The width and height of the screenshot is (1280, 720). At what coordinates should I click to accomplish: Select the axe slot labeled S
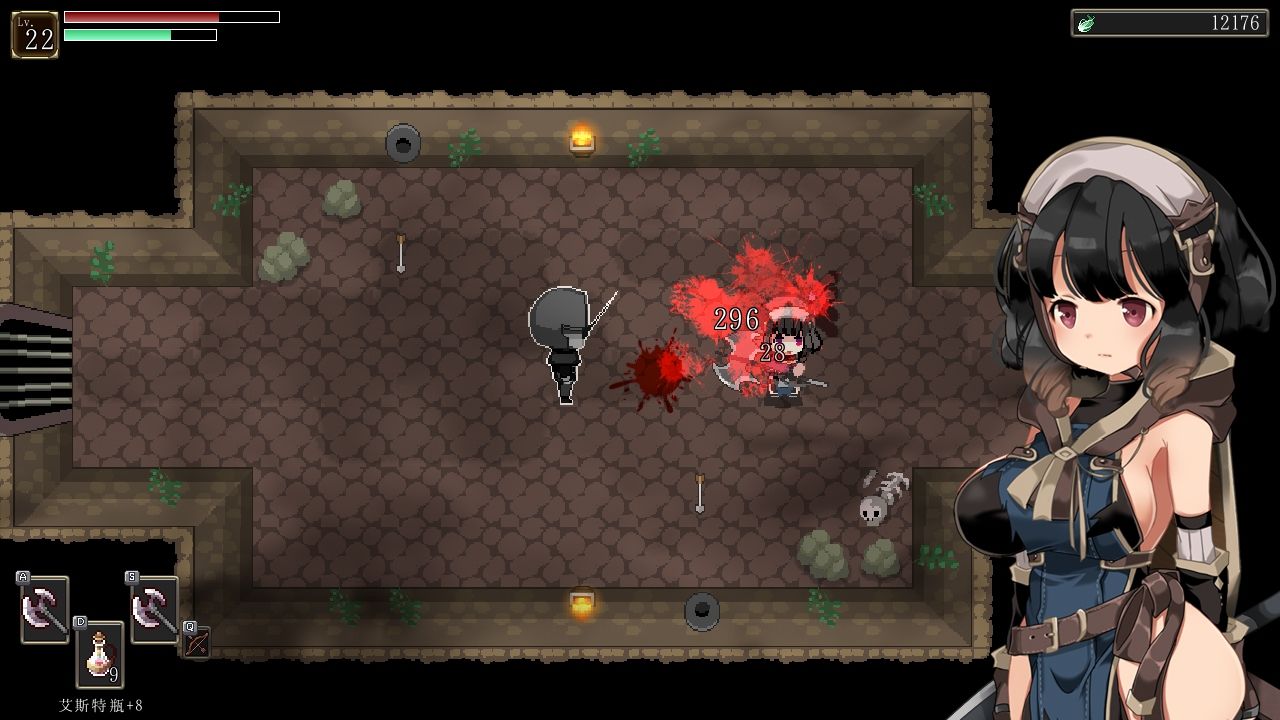coord(154,609)
